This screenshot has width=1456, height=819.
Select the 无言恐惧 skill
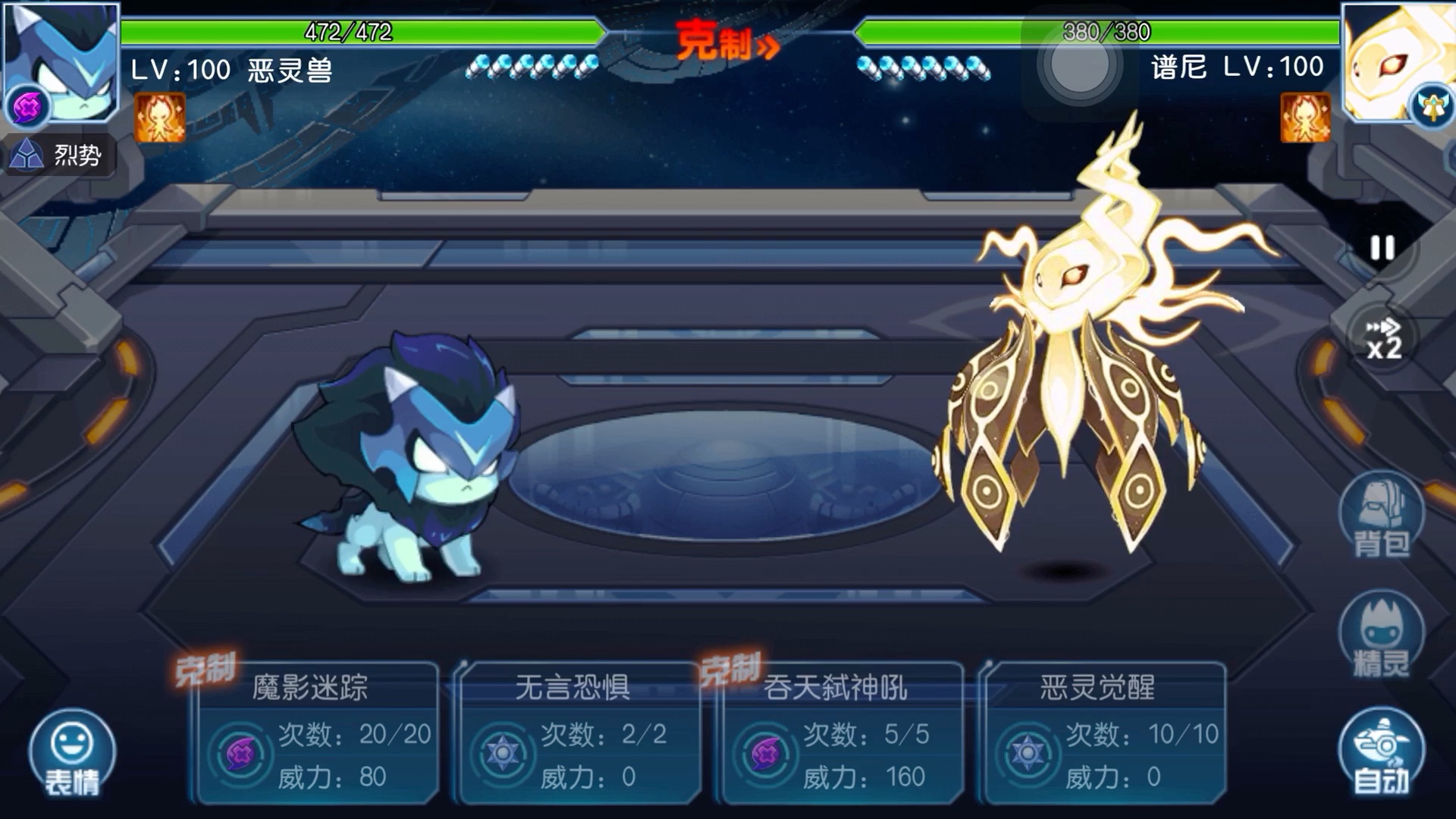(x=579, y=733)
